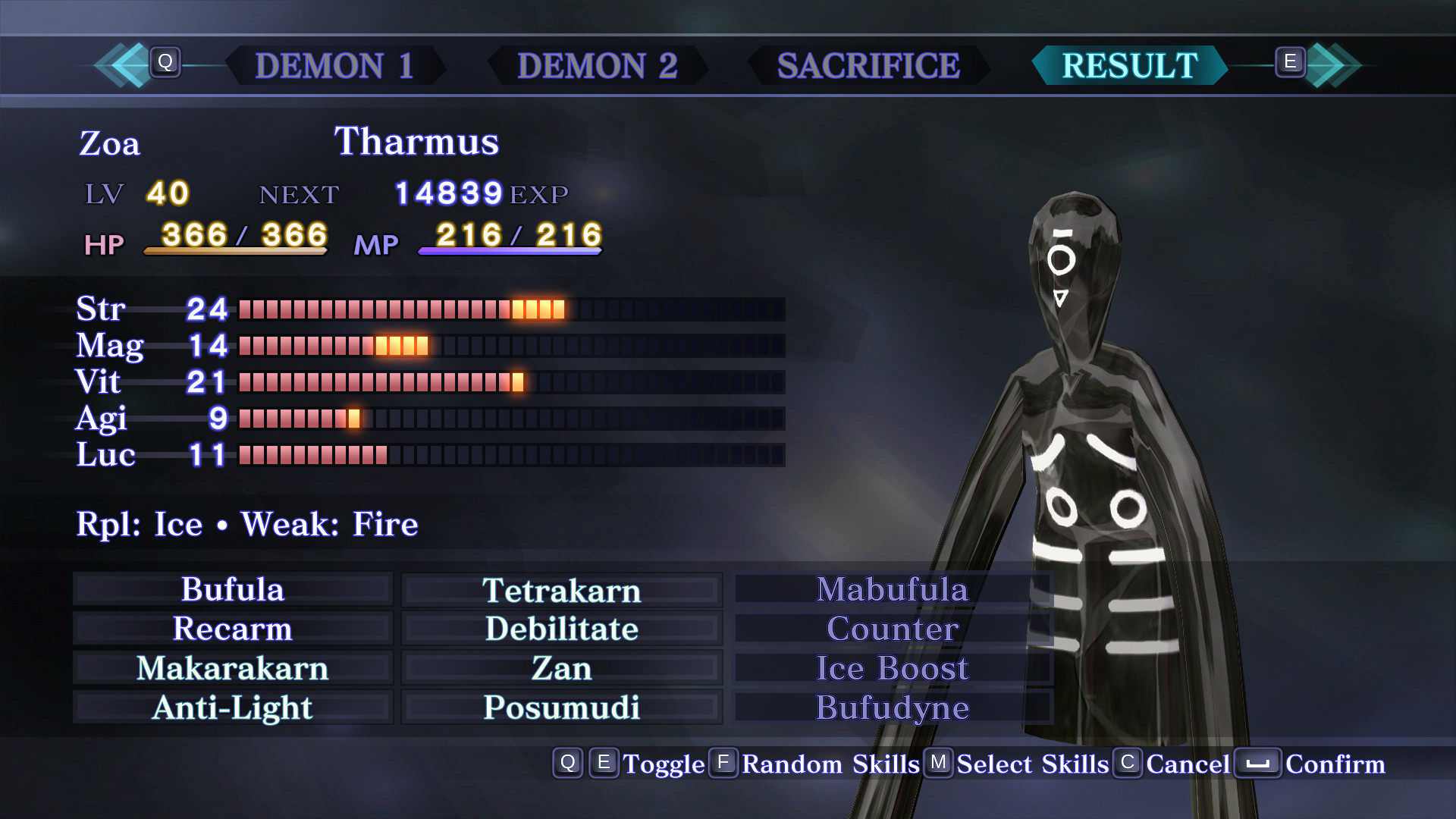The height and width of the screenshot is (819, 1456).
Task: Pick the Makarakarn skill slot
Action: 233,669
